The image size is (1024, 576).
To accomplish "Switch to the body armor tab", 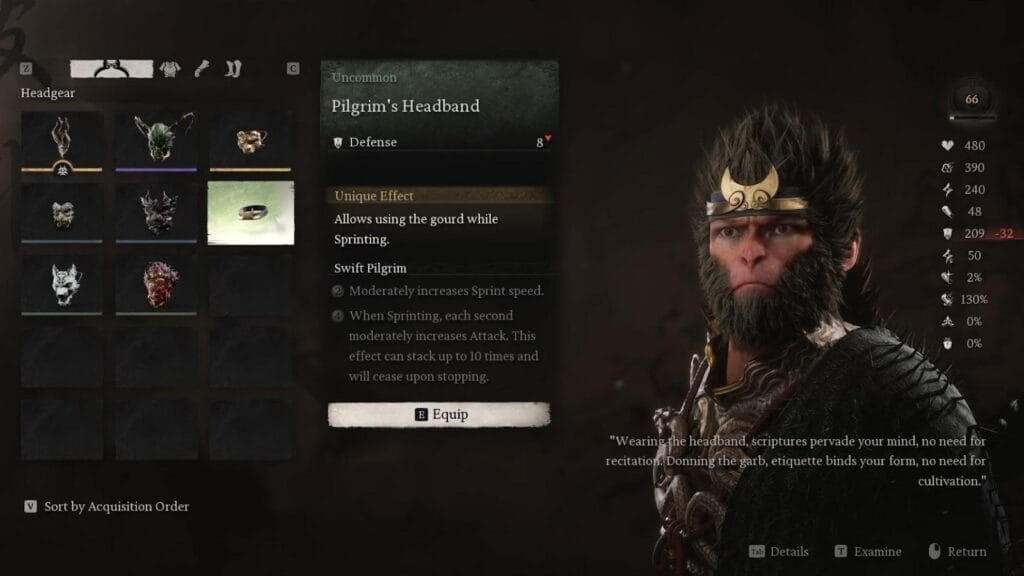I will 170,69.
